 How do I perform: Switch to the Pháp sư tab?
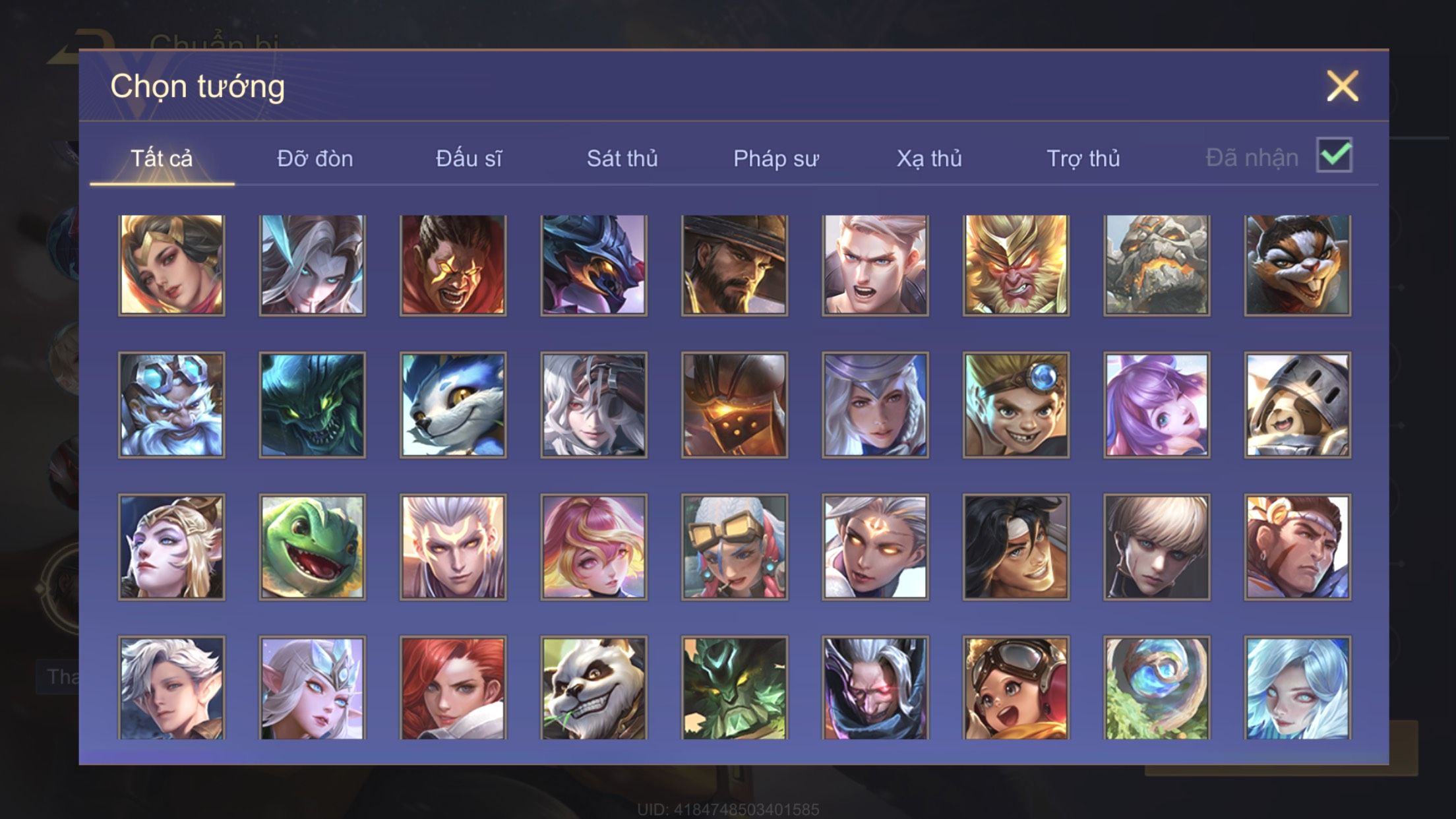click(x=775, y=159)
